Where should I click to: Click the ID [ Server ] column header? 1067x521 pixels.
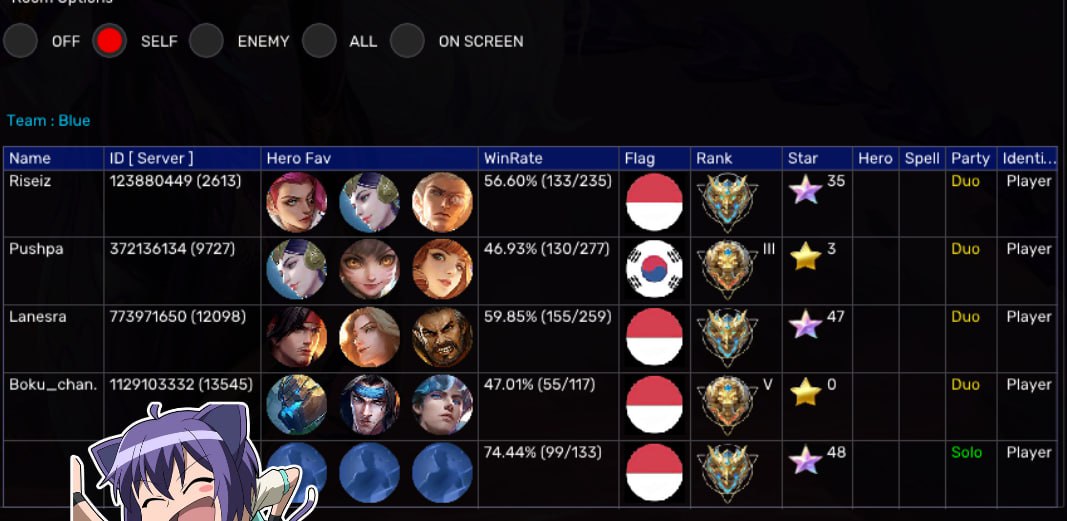click(151, 158)
